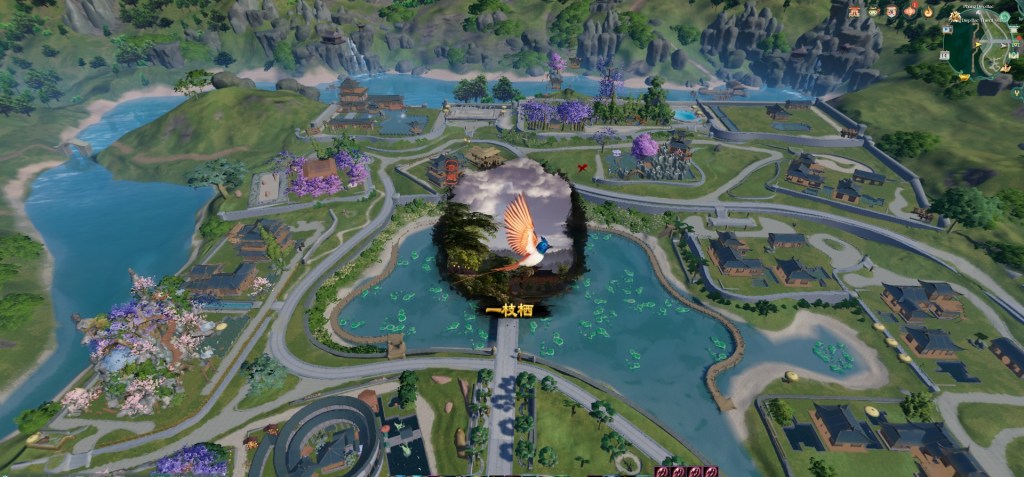Screen dimensions: 1024x477
Task: Select the green swirl icon on minimap edge
Action: [1004, 16]
